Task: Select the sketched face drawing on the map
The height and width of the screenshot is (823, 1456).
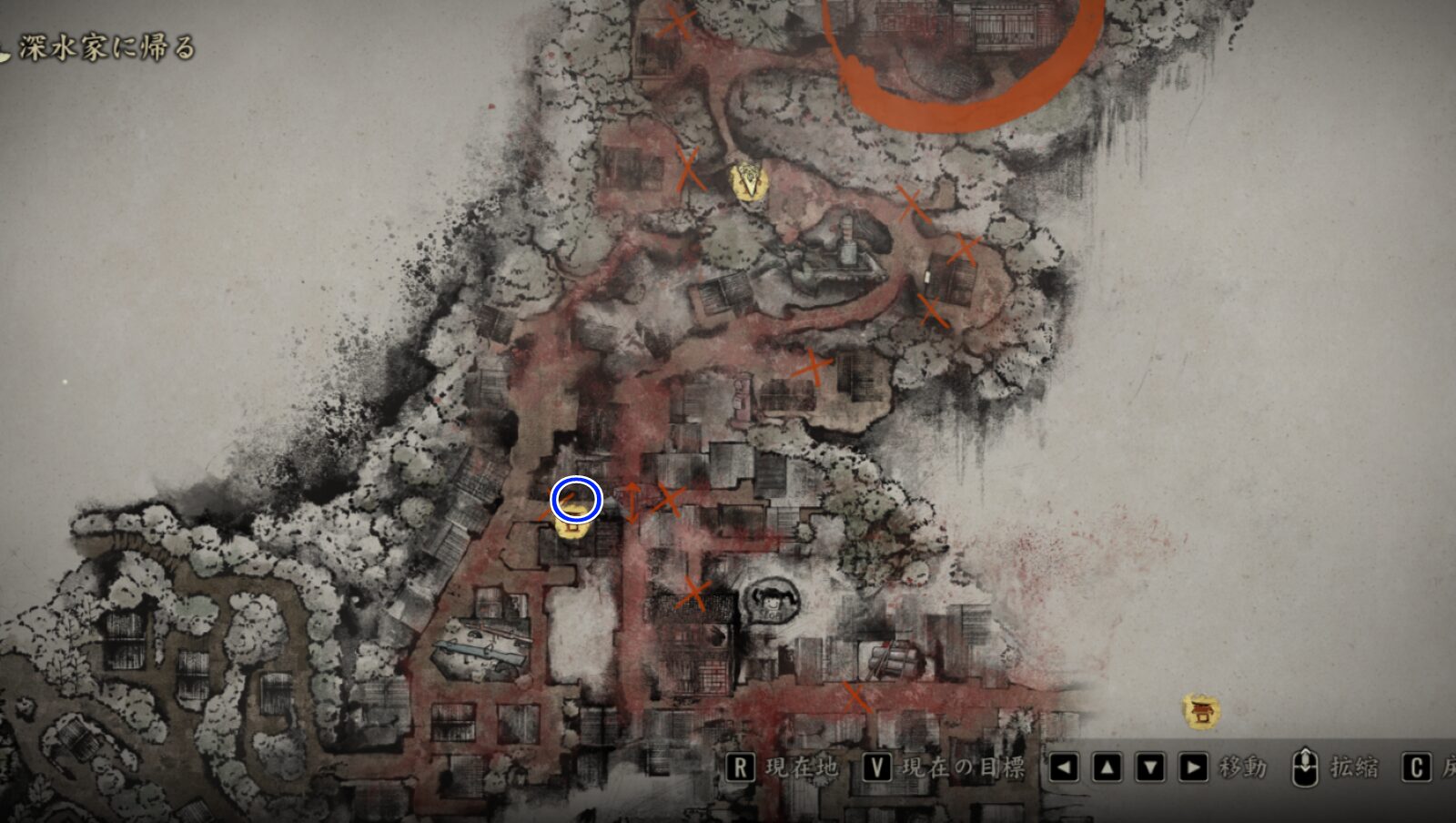Action: pos(769,603)
